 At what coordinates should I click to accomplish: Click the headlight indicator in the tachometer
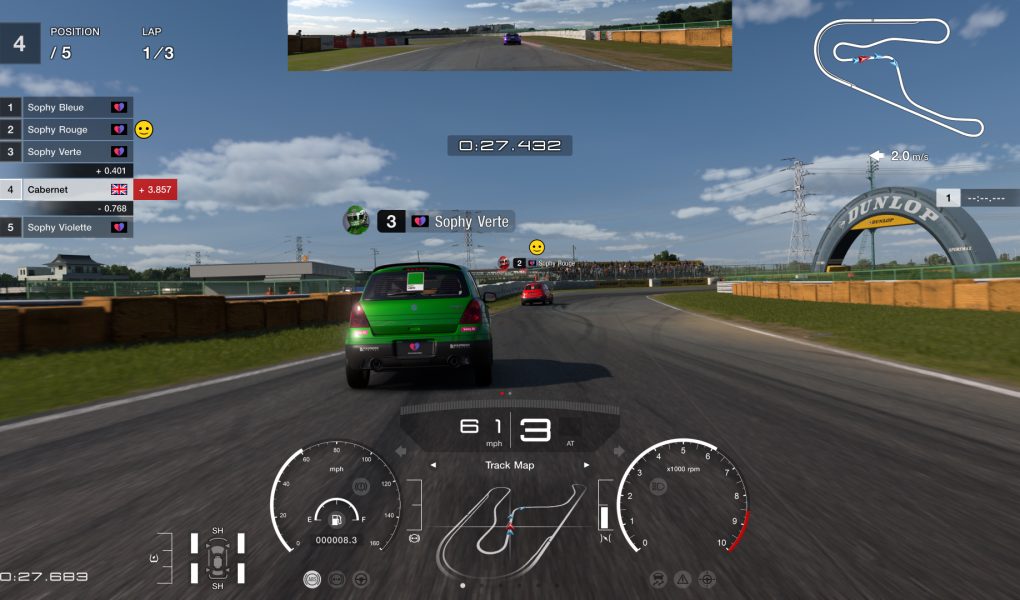point(658,486)
